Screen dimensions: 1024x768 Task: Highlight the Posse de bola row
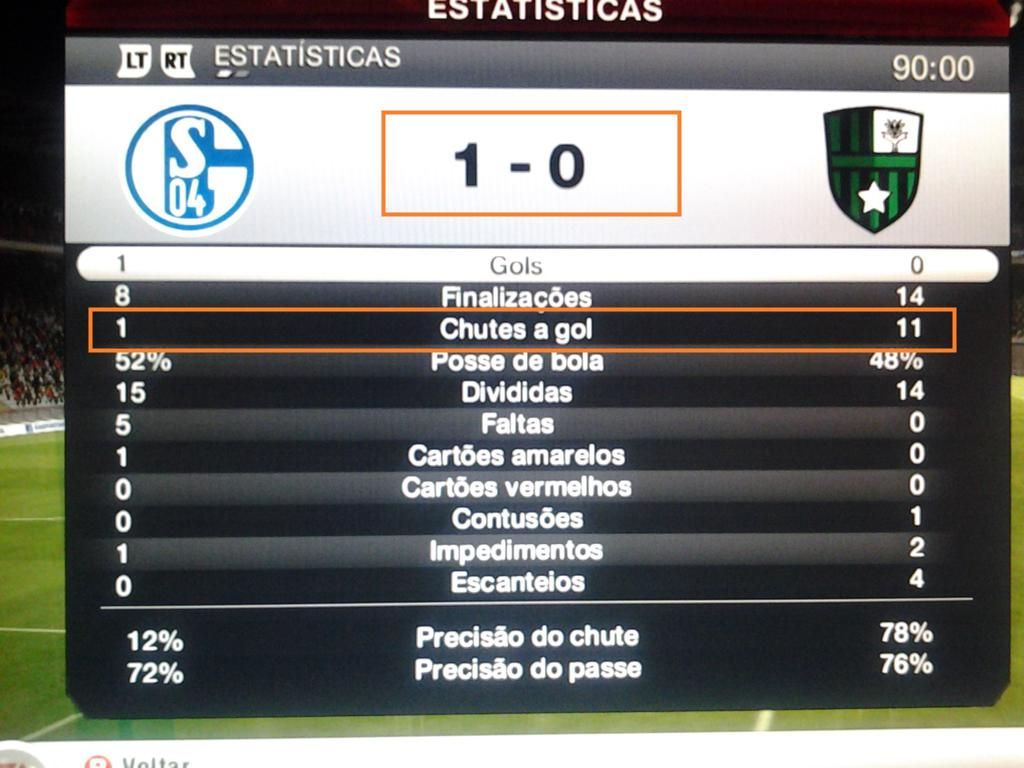coord(517,361)
